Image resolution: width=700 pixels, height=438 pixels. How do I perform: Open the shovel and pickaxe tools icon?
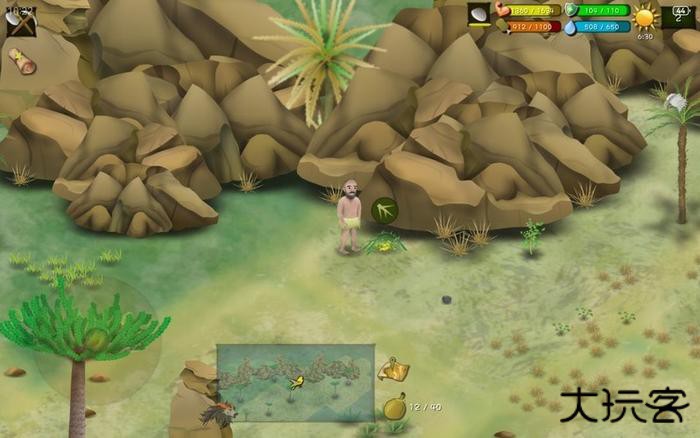tap(21, 20)
